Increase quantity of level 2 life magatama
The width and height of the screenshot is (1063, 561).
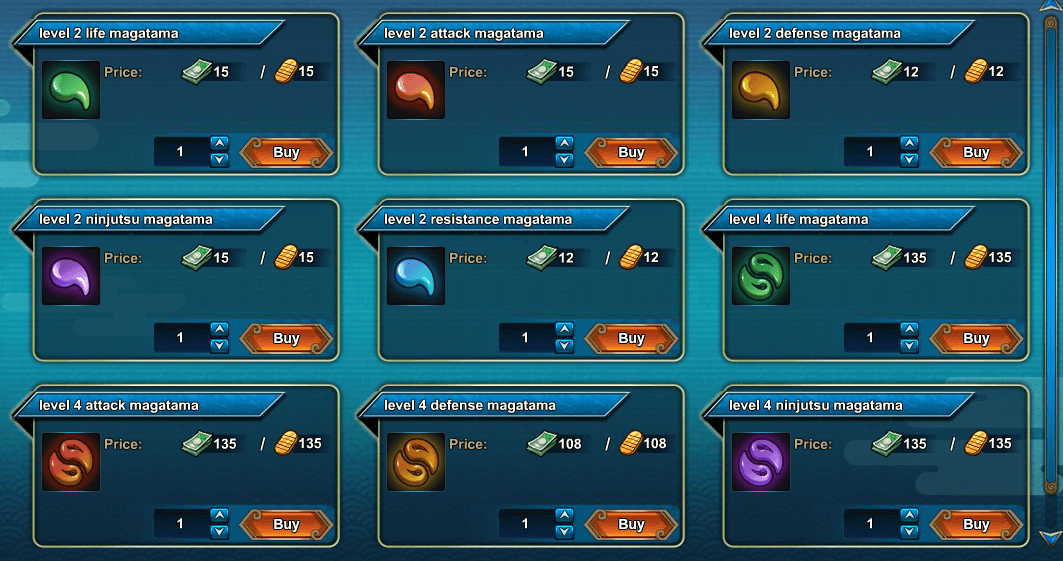(x=220, y=144)
